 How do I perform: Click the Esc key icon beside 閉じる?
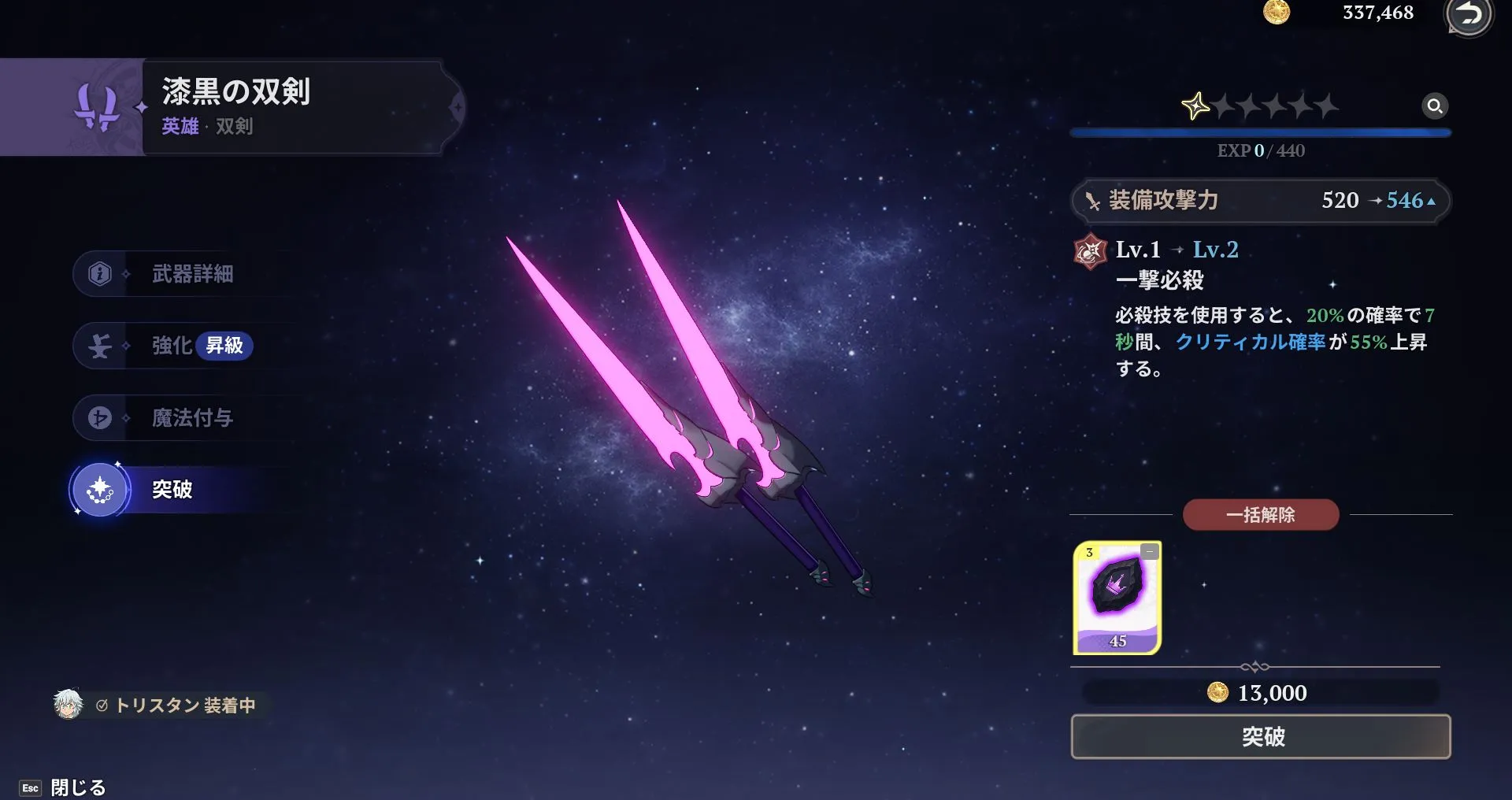30,787
